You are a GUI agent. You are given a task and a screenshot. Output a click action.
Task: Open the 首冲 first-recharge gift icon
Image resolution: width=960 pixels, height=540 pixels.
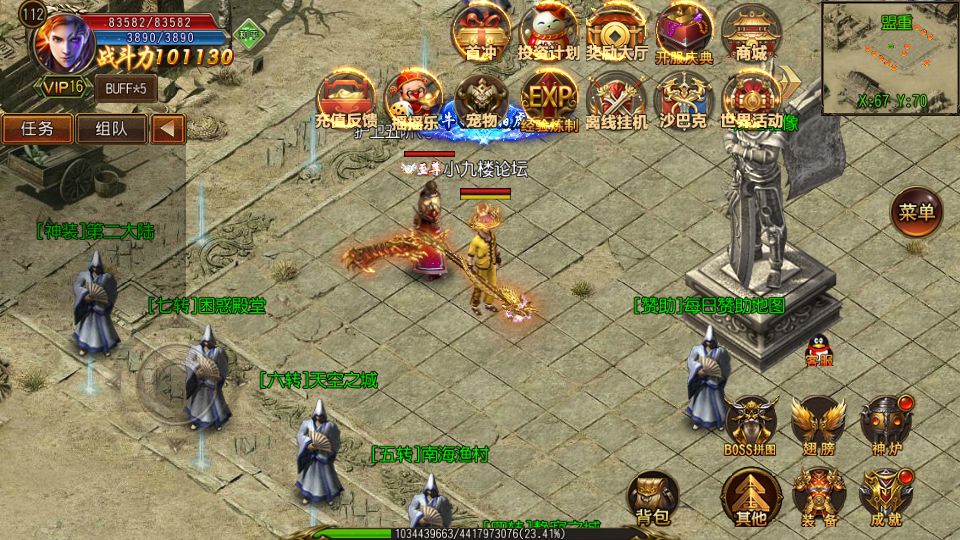tap(481, 32)
